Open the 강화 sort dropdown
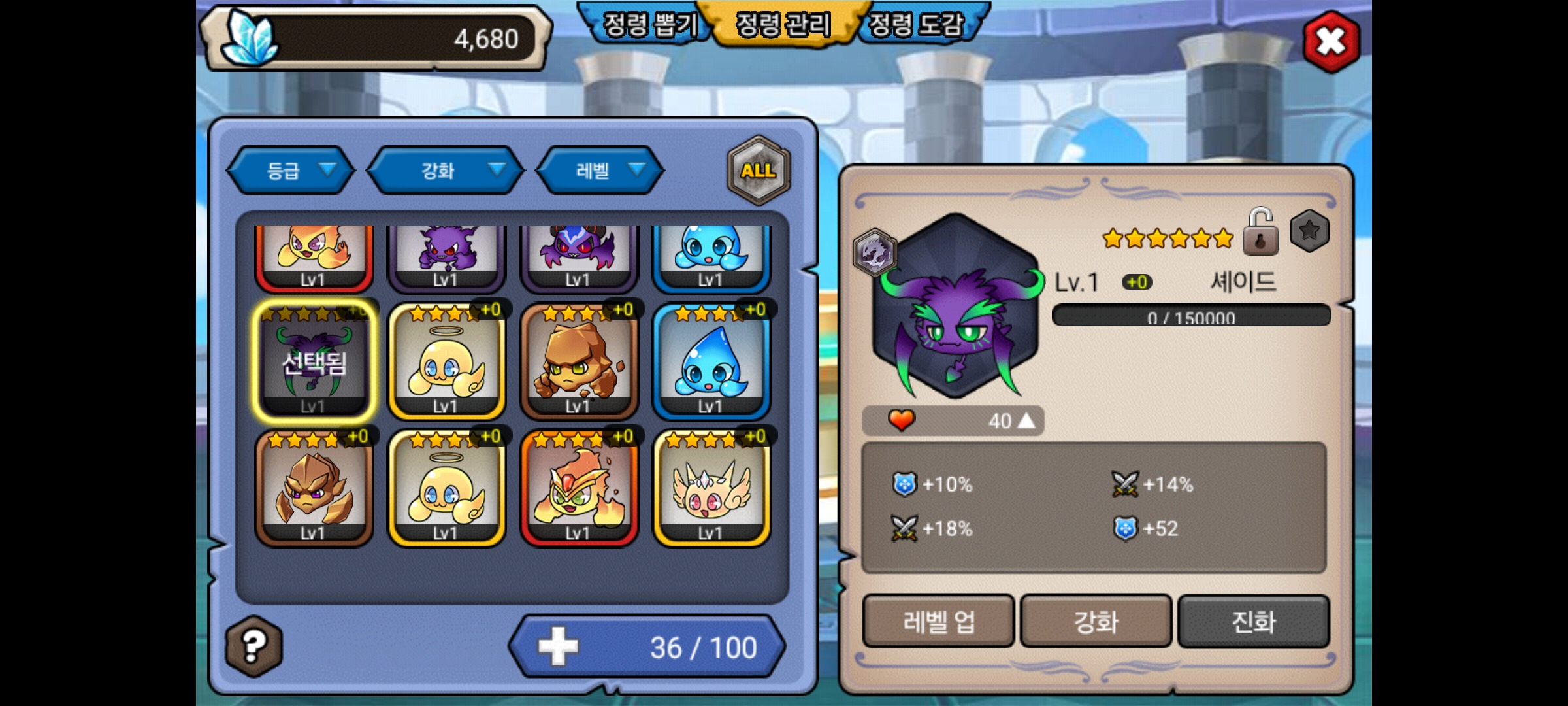The height and width of the screenshot is (706, 1568). [x=446, y=171]
